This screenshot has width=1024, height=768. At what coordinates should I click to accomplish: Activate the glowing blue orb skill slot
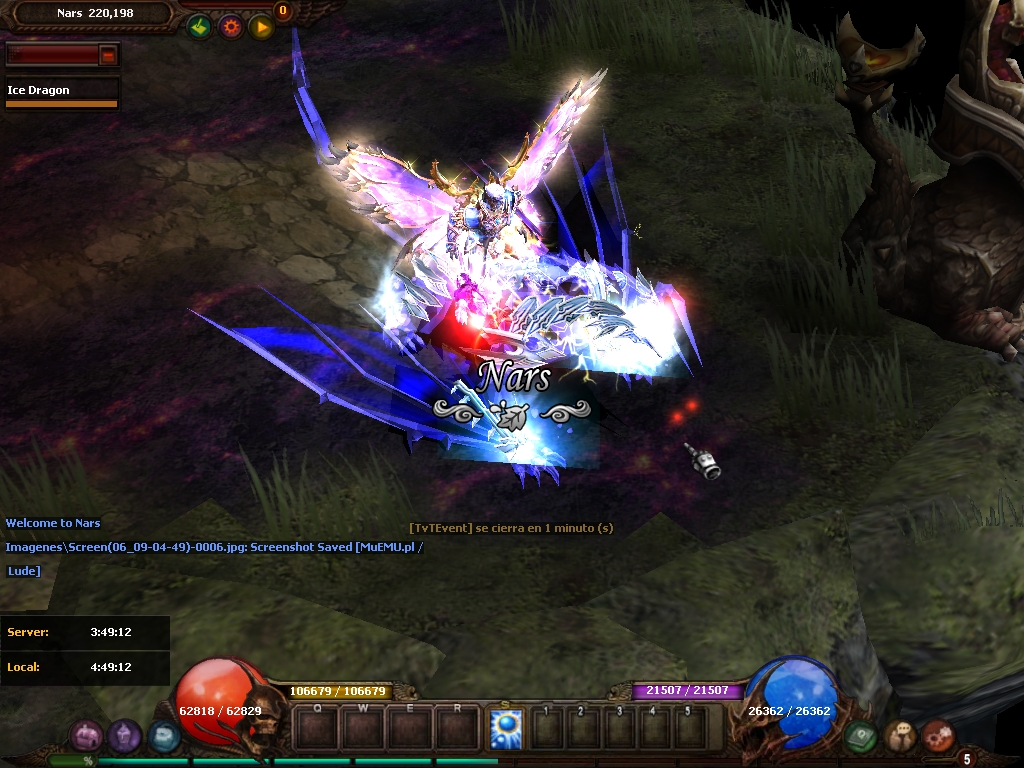(x=506, y=729)
